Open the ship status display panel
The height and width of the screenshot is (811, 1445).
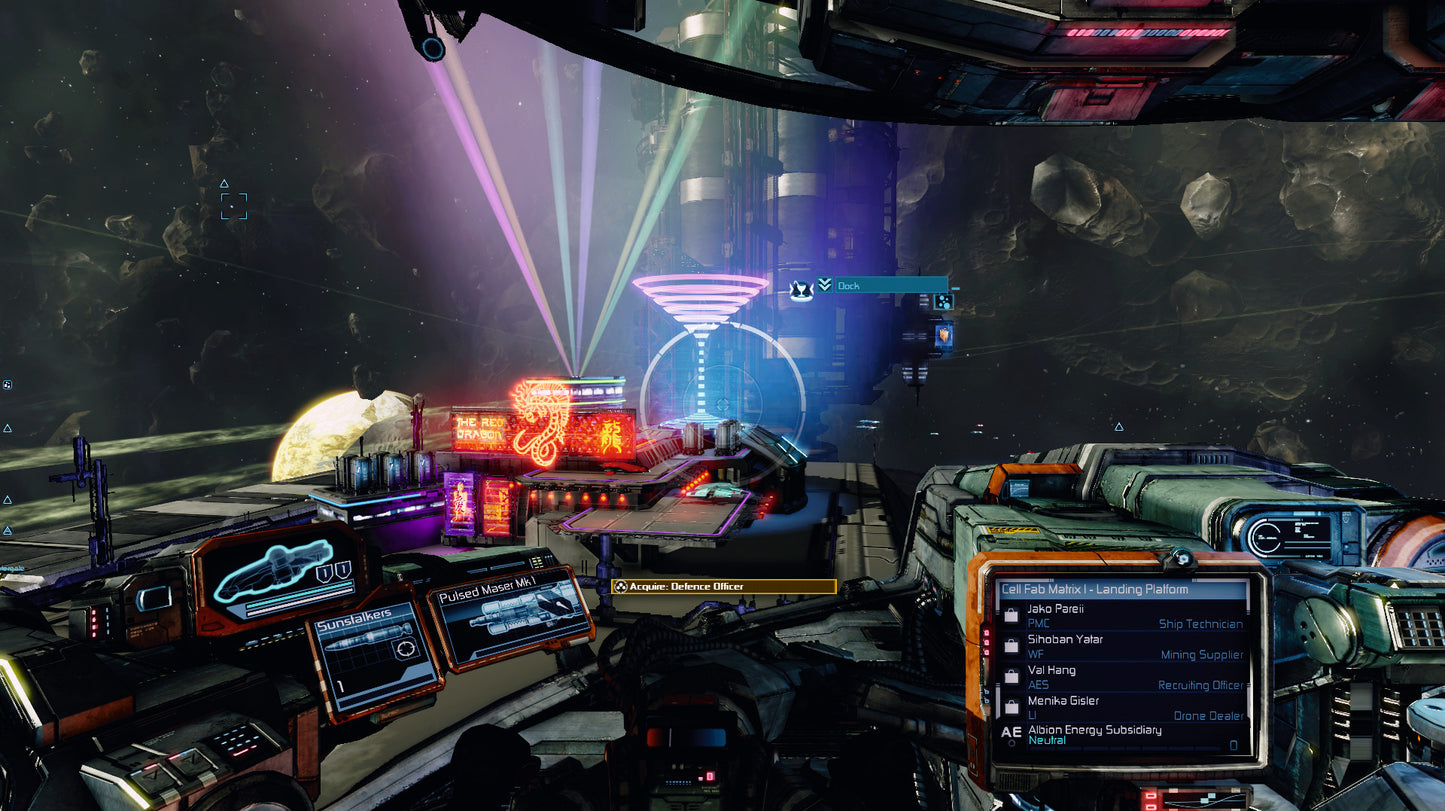(276, 577)
